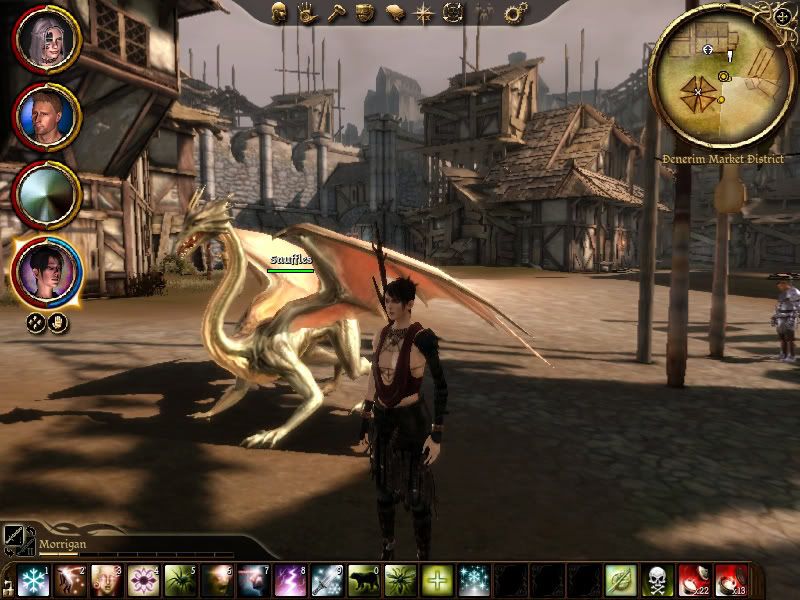Activate the bear shapeshift ability
The width and height of the screenshot is (800, 600).
[363, 581]
